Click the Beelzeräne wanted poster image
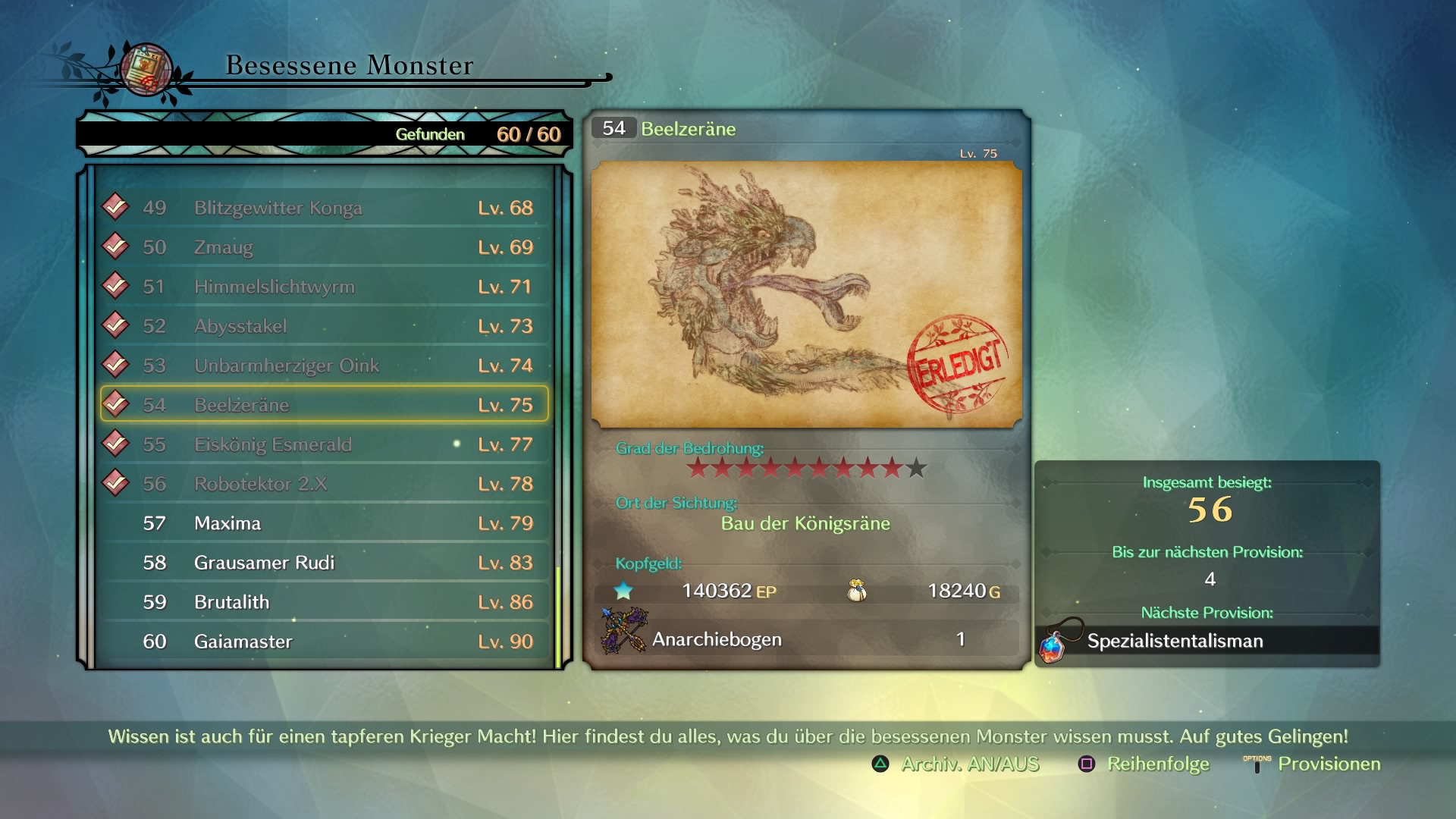Image resolution: width=1456 pixels, height=819 pixels. click(806, 294)
